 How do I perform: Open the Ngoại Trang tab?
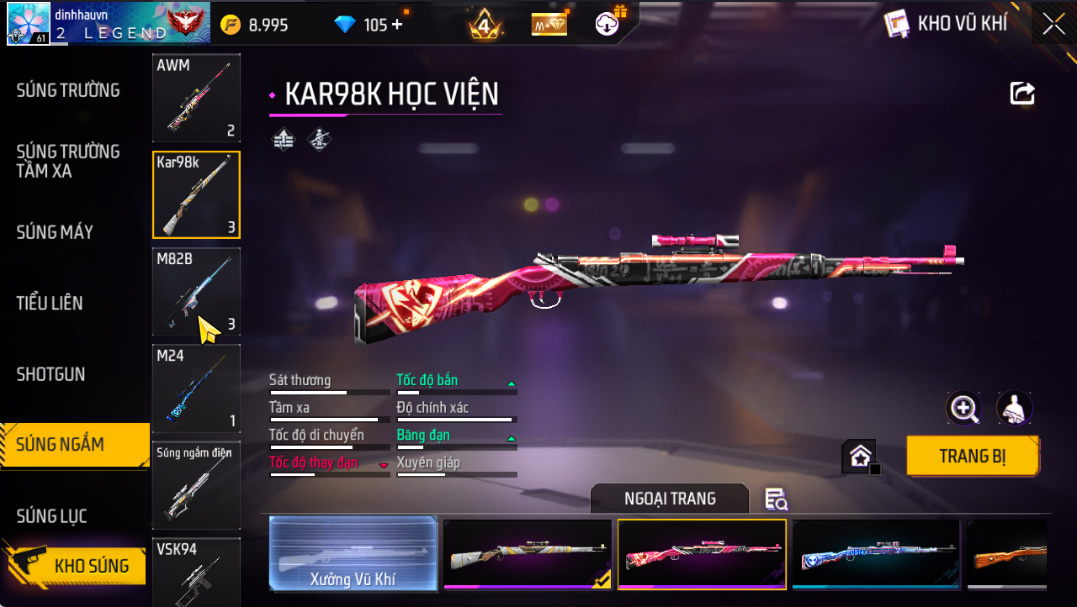pos(669,498)
